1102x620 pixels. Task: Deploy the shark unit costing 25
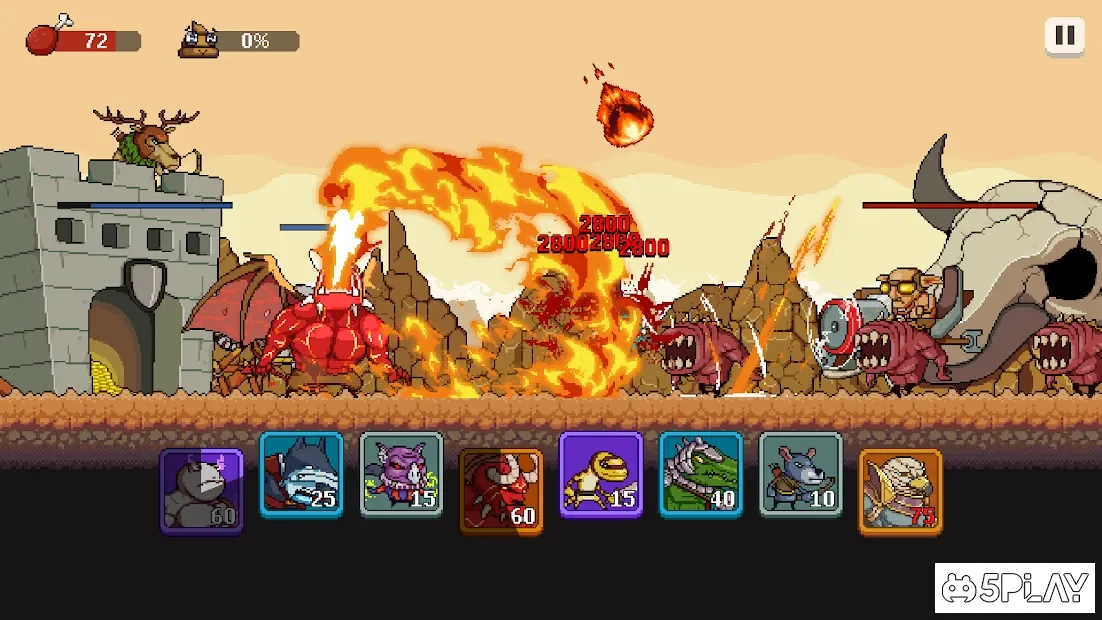(x=301, y=474)
